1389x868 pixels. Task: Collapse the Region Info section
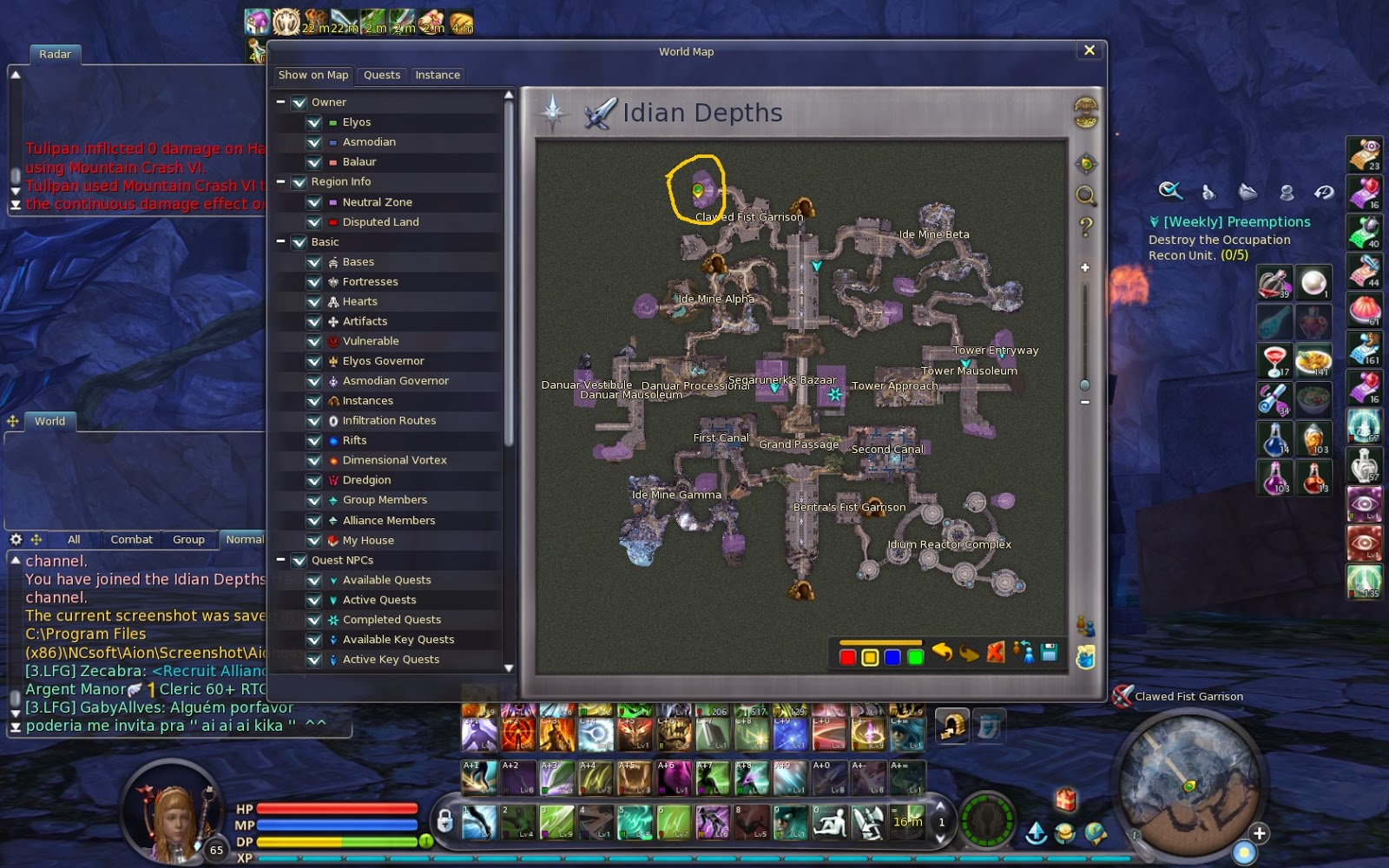pyautogui.click(x=280, y=181)
